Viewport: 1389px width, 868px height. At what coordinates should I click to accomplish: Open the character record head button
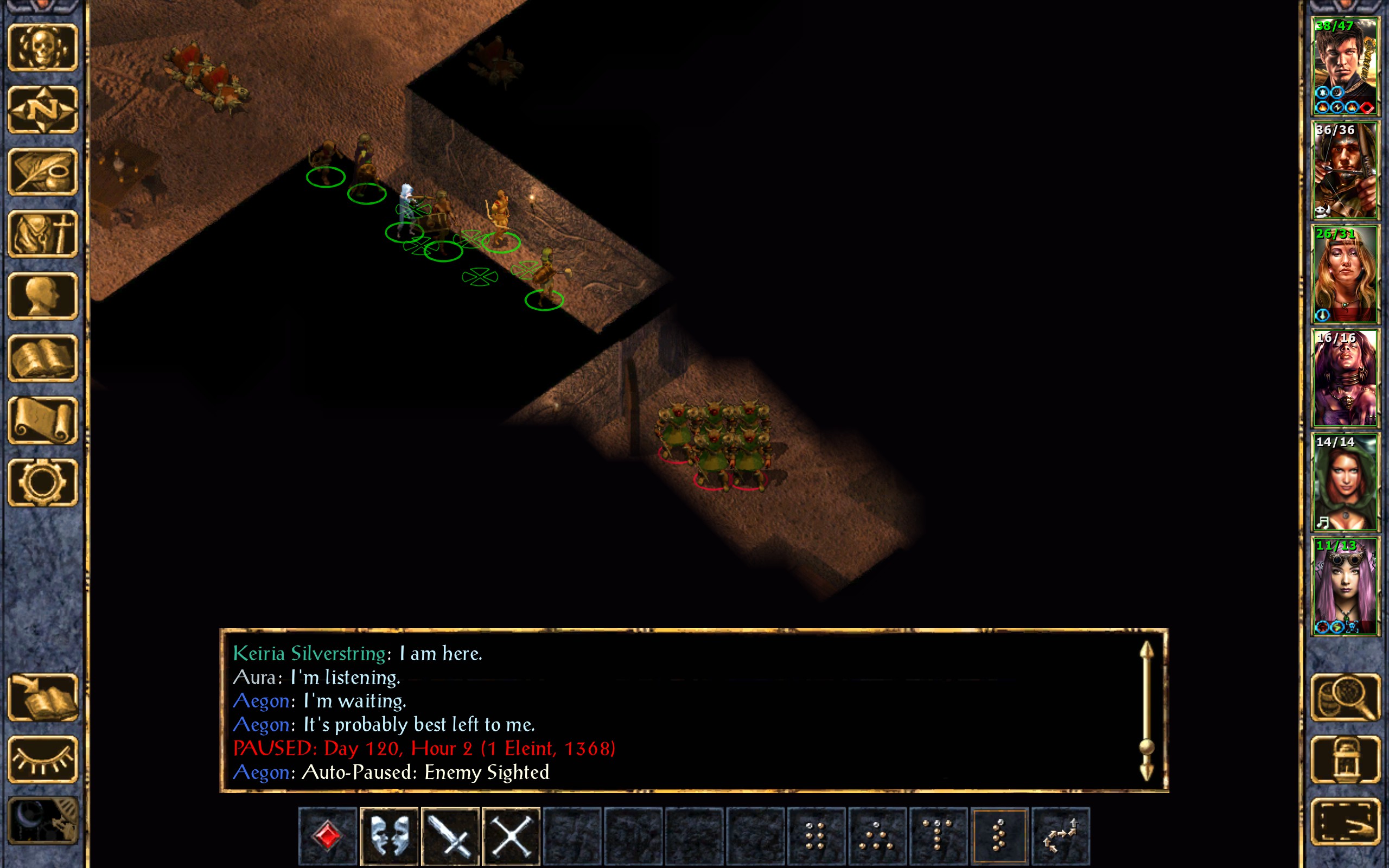(43, 296)
